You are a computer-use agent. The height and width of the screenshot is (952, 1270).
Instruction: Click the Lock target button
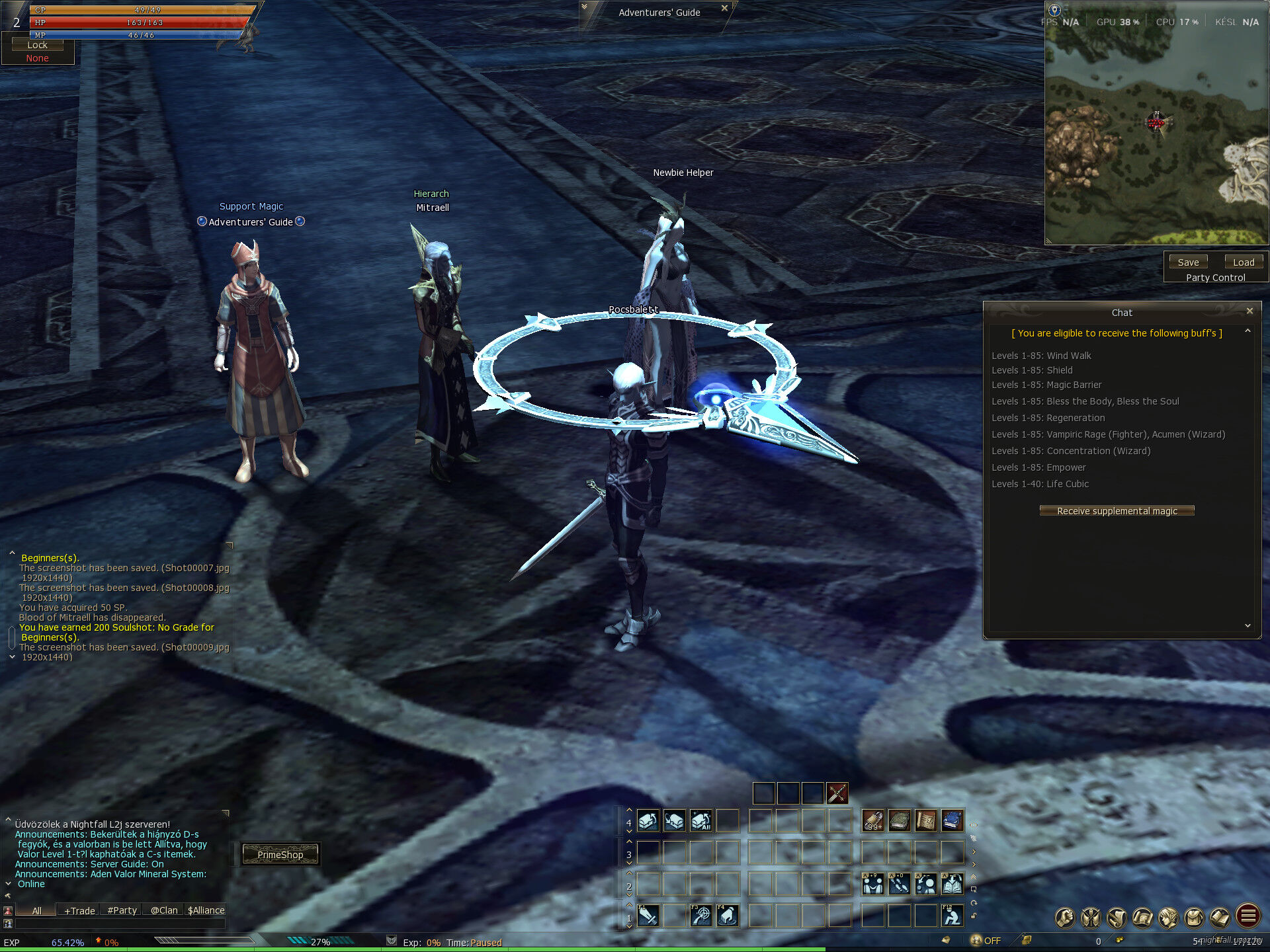tap(37, 45)
